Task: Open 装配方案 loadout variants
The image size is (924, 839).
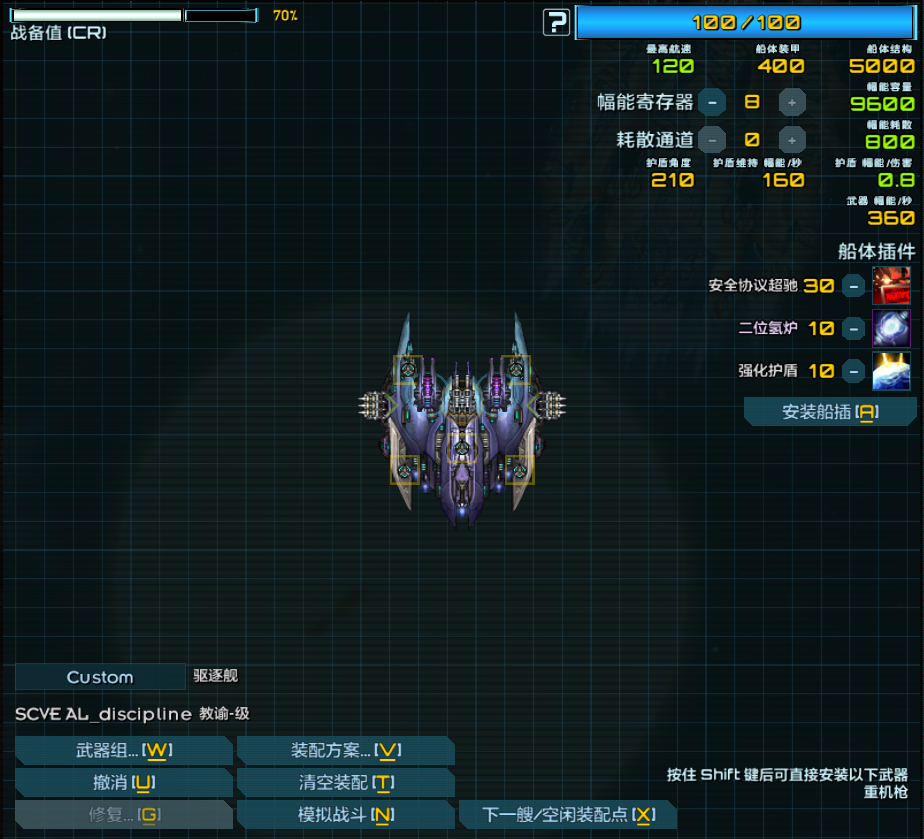Action: 346,751
